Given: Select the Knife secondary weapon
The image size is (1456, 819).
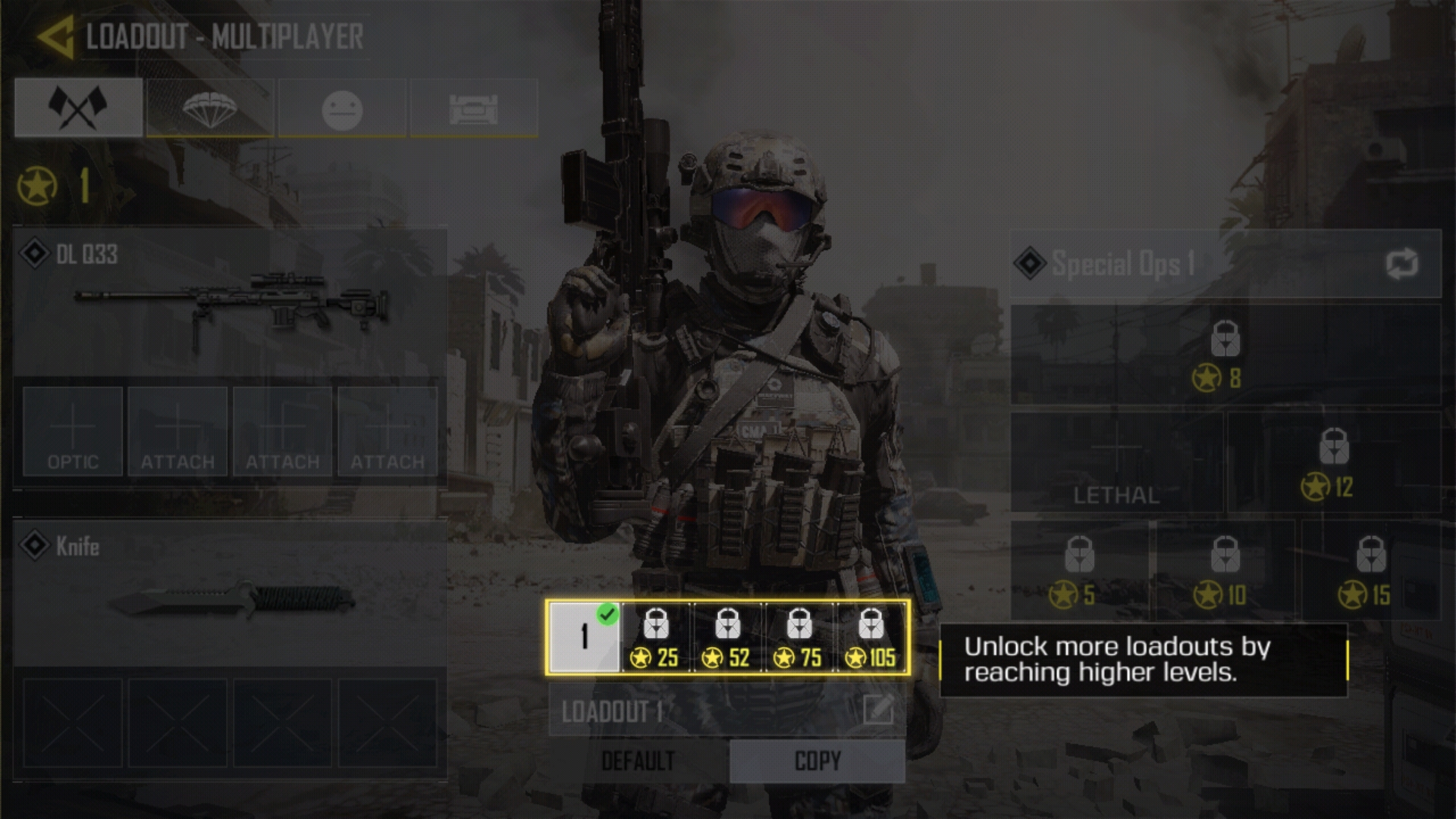Looking at the screenshot, I should 230,593.
